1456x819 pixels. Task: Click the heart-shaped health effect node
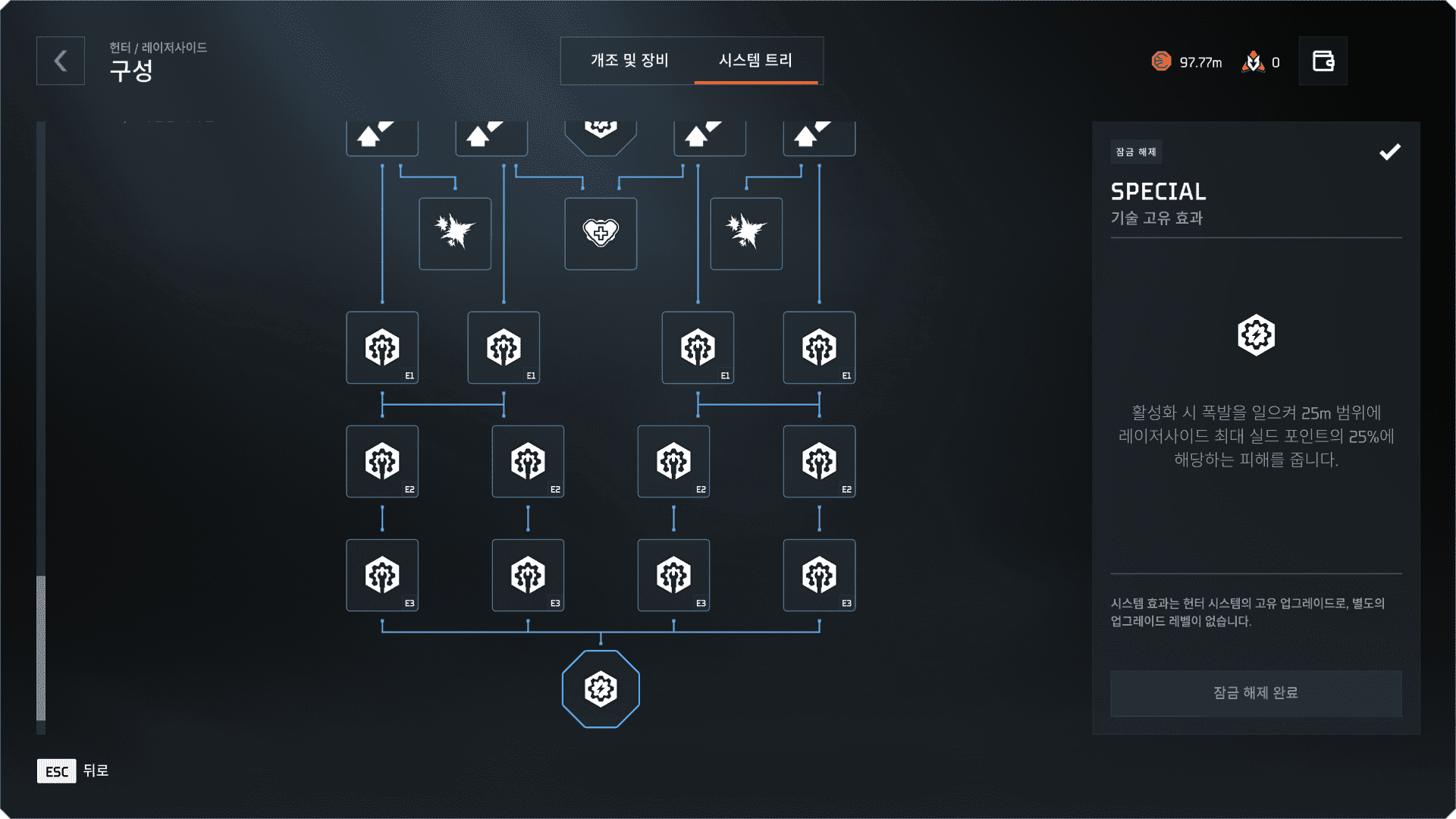(x=601, y=234)
